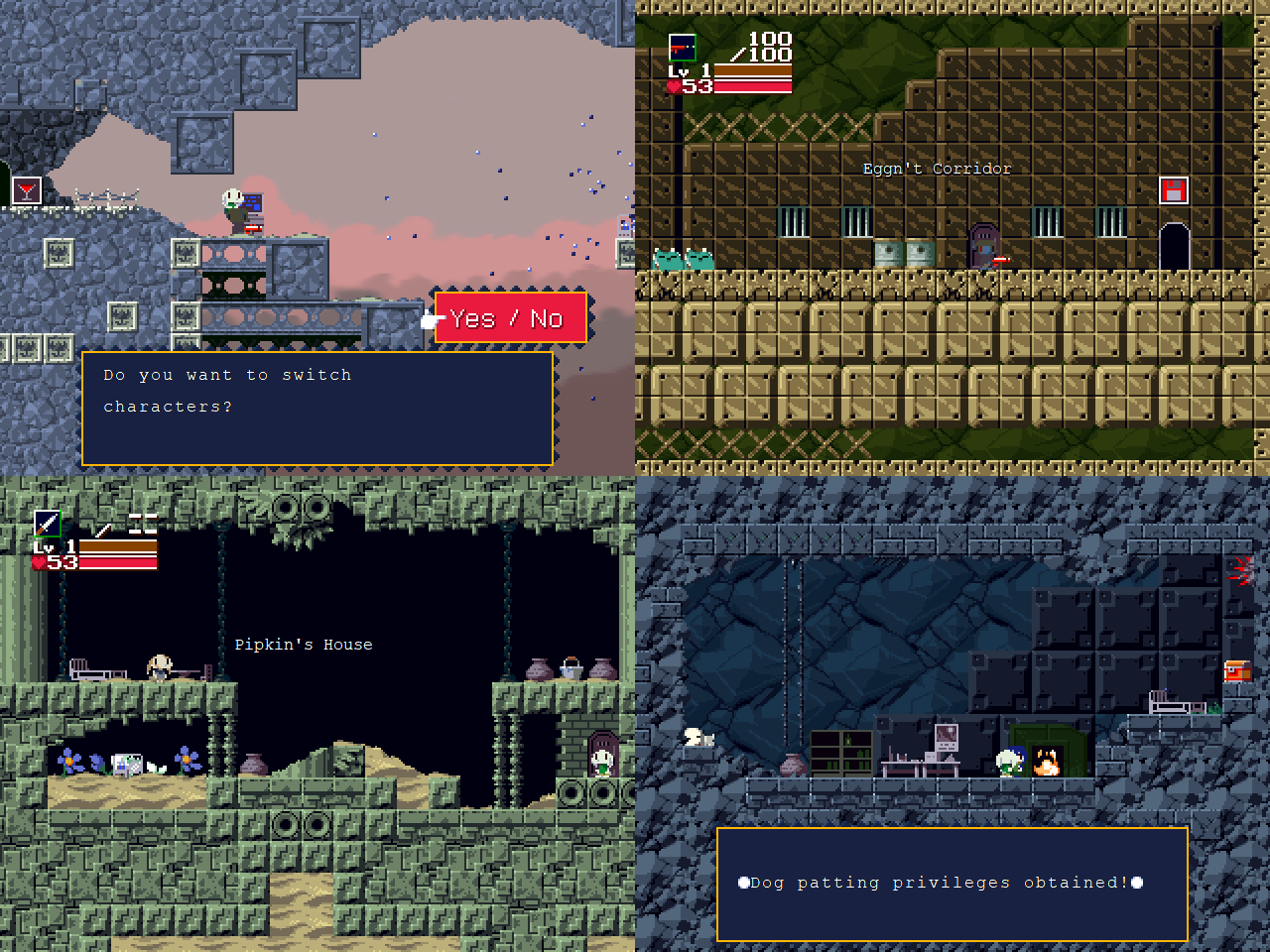Choose Yes in the switch characters prompt
The image size is (1270, 952).
tap(472, 318)
